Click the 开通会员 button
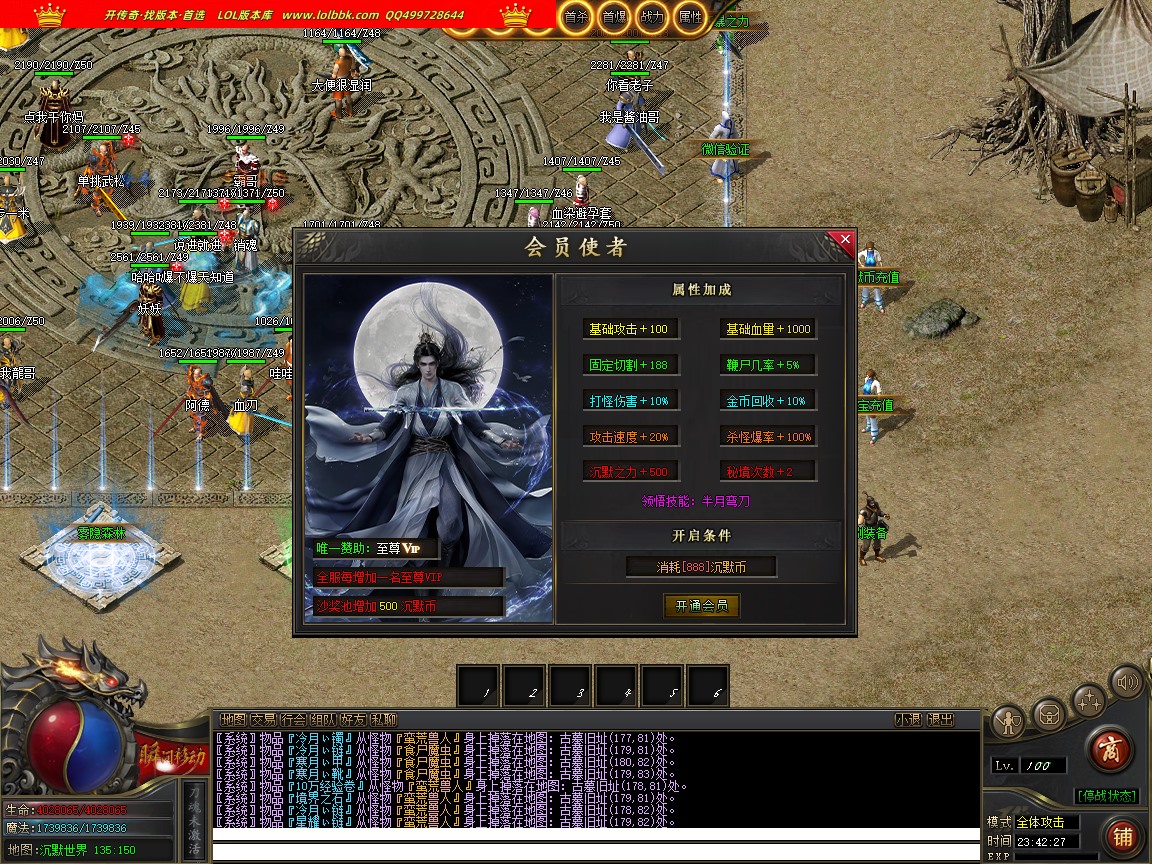This screenshot has width=1152, height=864. click(701, 605)
